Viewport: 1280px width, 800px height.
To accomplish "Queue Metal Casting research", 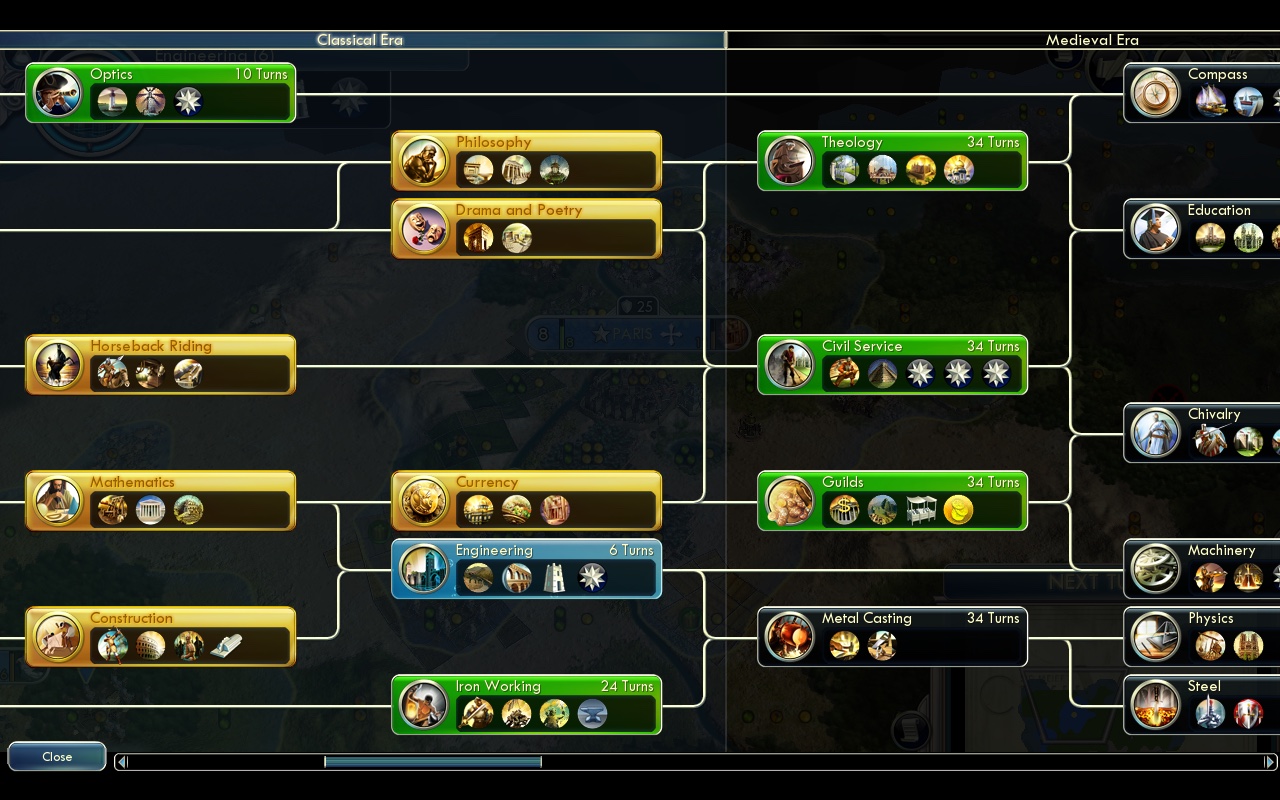I will [892, 637].
